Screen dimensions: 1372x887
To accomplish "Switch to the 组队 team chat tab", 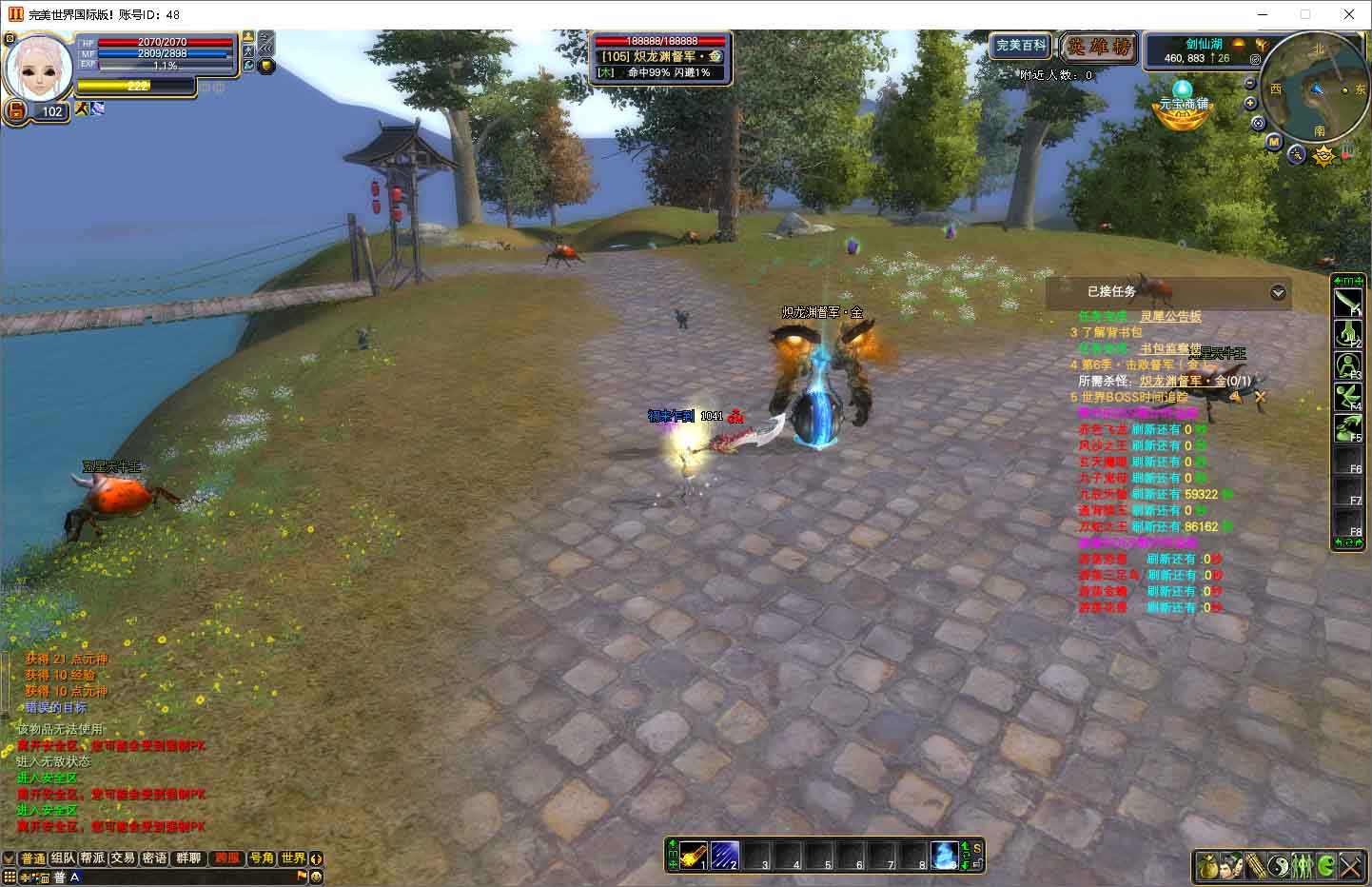I will tap(63, 858).
